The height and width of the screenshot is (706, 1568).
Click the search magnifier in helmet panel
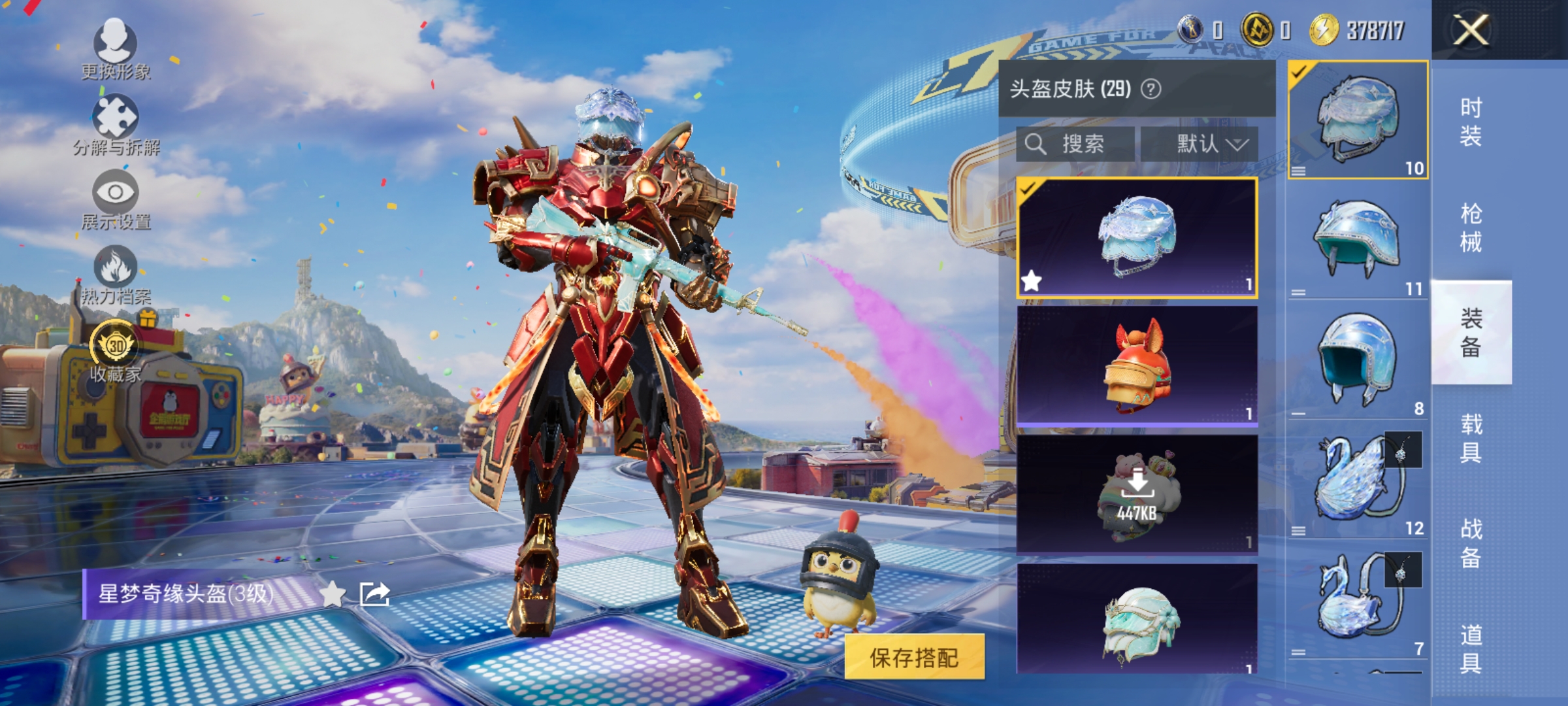click(x=1038, y=144)
